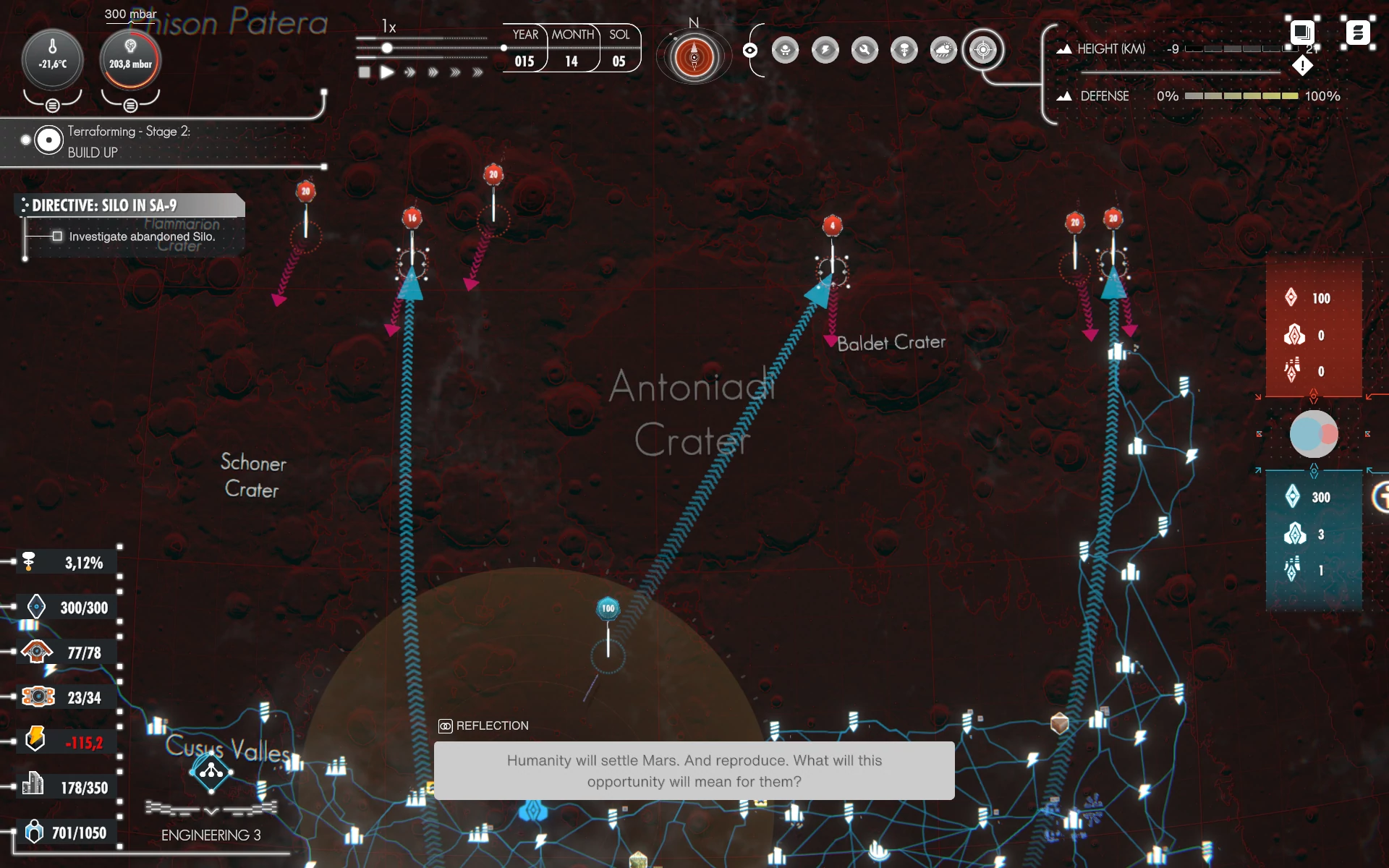Click the exclamation diamond alert icon

(x=1302, y=67)
